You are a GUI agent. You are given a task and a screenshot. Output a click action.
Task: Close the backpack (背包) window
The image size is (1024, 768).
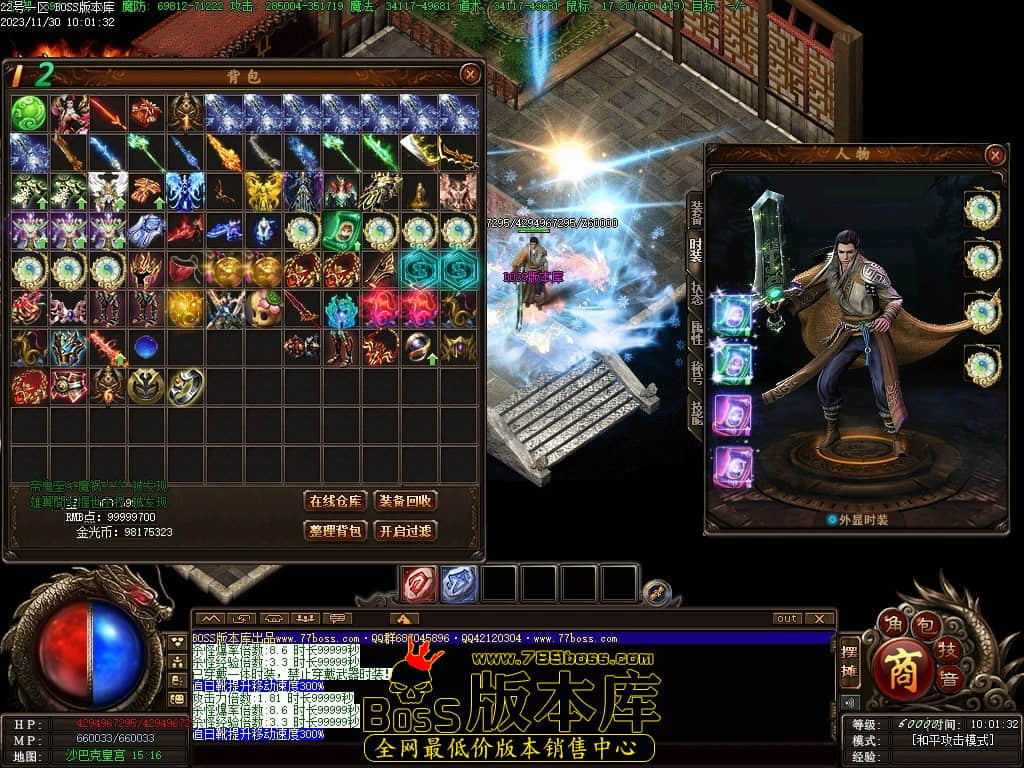click(470, 74)
